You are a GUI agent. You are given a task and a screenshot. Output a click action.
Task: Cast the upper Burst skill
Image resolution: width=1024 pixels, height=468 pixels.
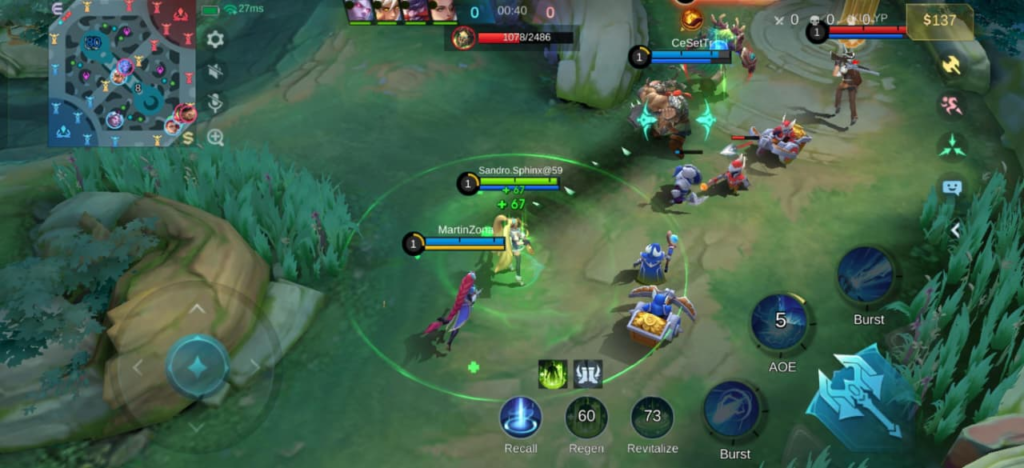(x=866, y=275)
